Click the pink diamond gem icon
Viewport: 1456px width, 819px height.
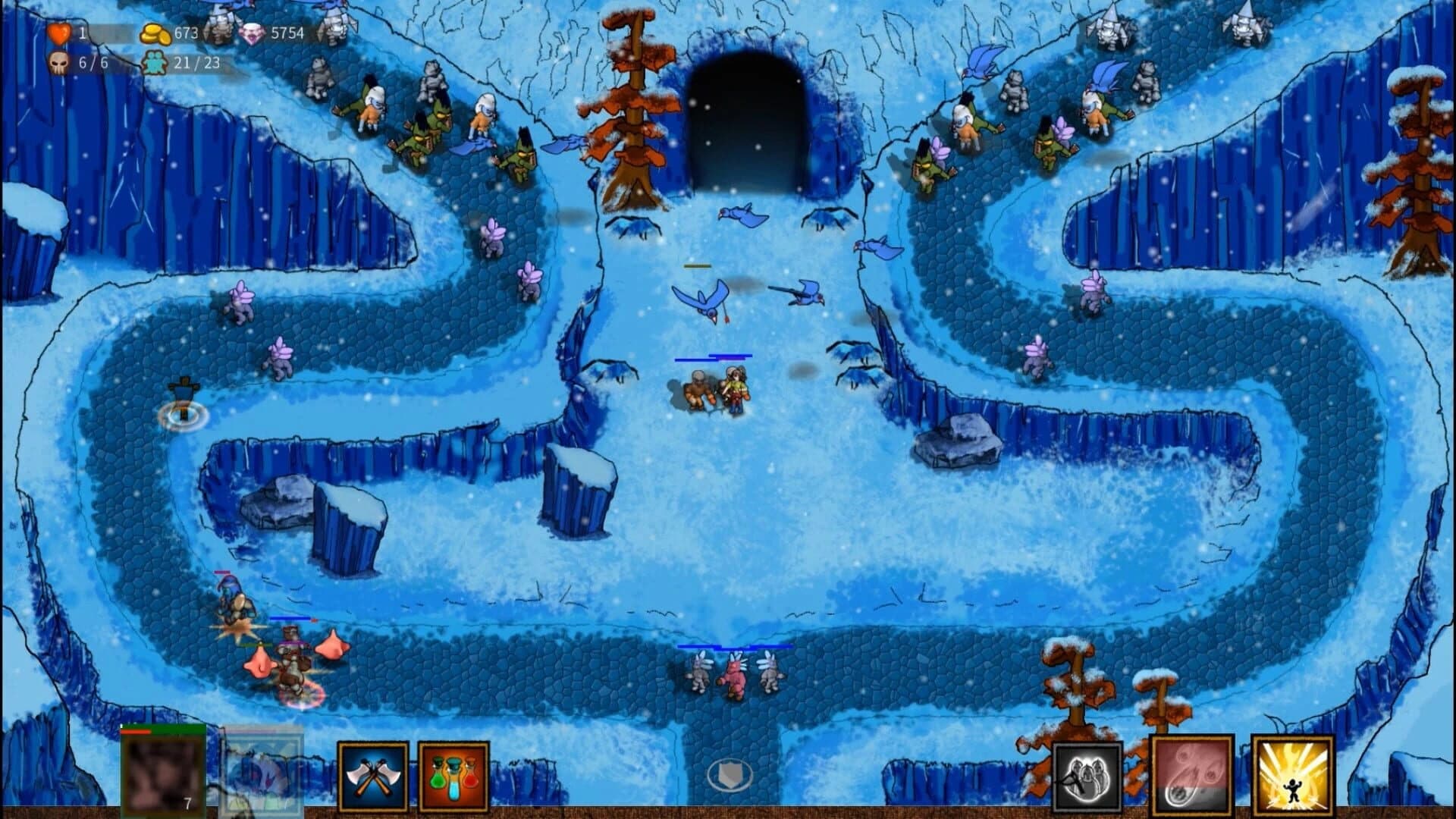click(252, 33)
